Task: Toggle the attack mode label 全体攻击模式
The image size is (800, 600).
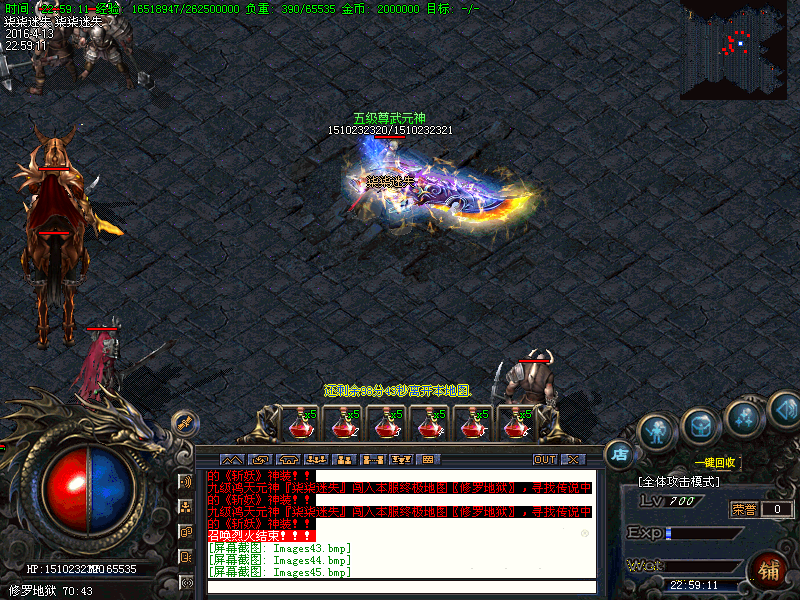Action: pos(680,482)
